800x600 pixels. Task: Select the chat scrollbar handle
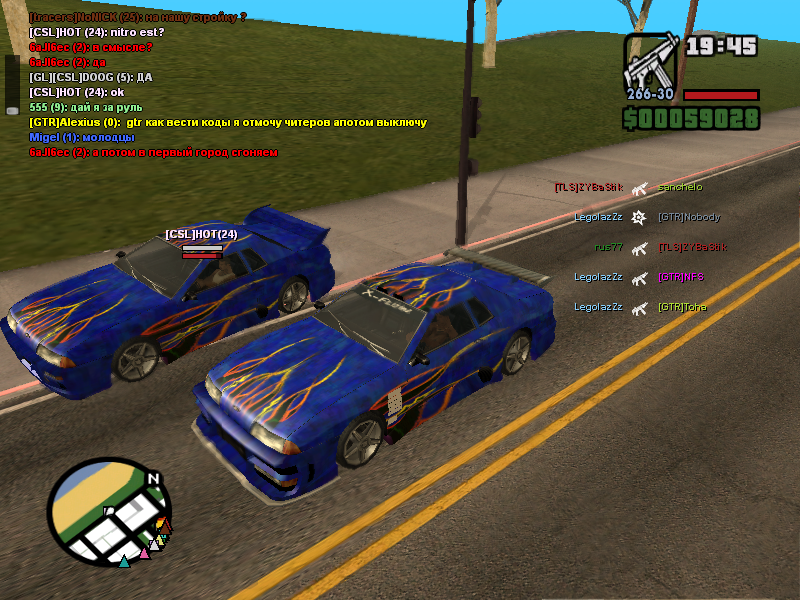point(12,85)
